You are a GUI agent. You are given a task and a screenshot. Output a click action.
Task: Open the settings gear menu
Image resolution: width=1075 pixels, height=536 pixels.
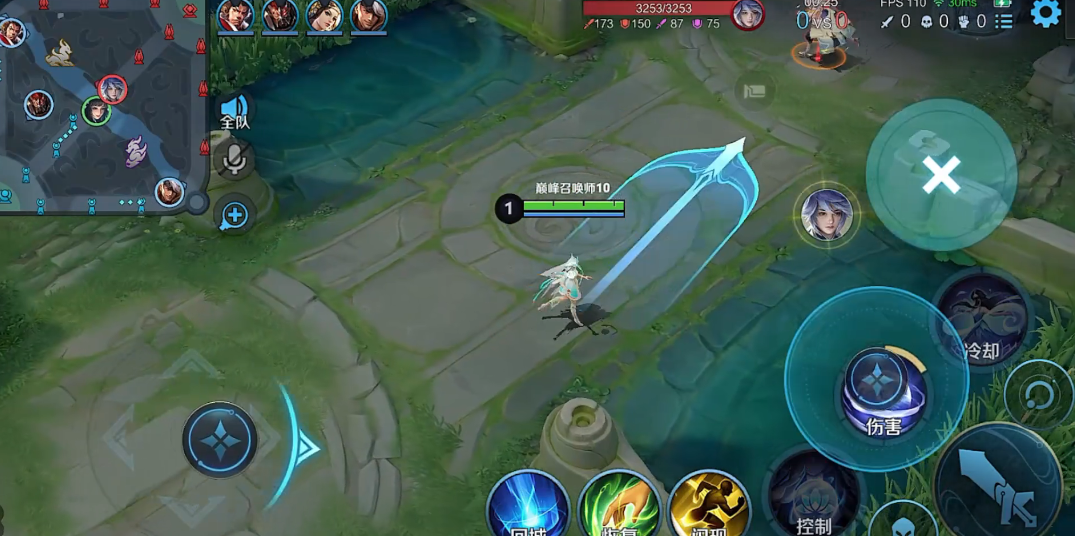click(1045, 14)
